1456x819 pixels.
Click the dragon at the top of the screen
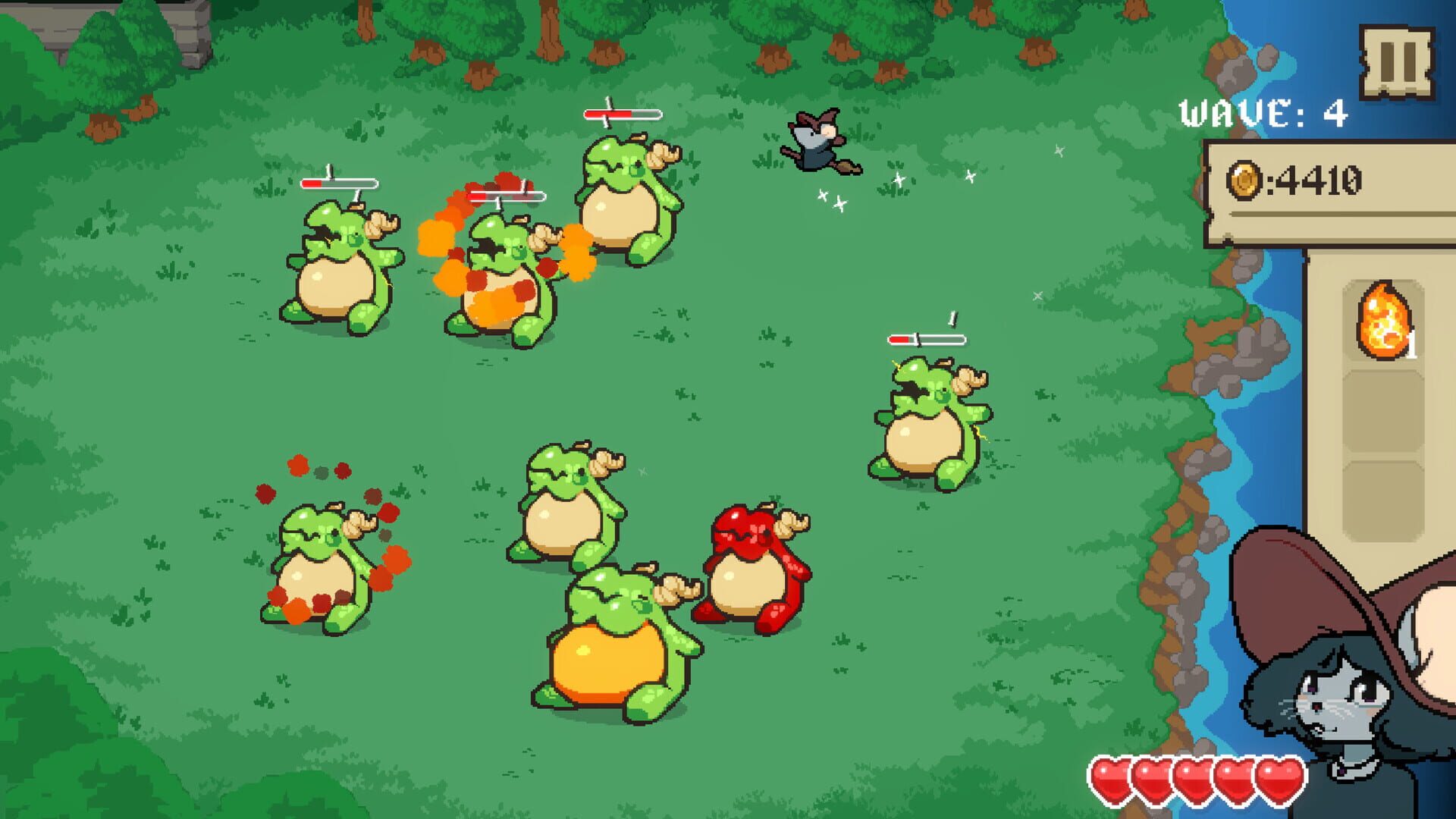point(622,205)
